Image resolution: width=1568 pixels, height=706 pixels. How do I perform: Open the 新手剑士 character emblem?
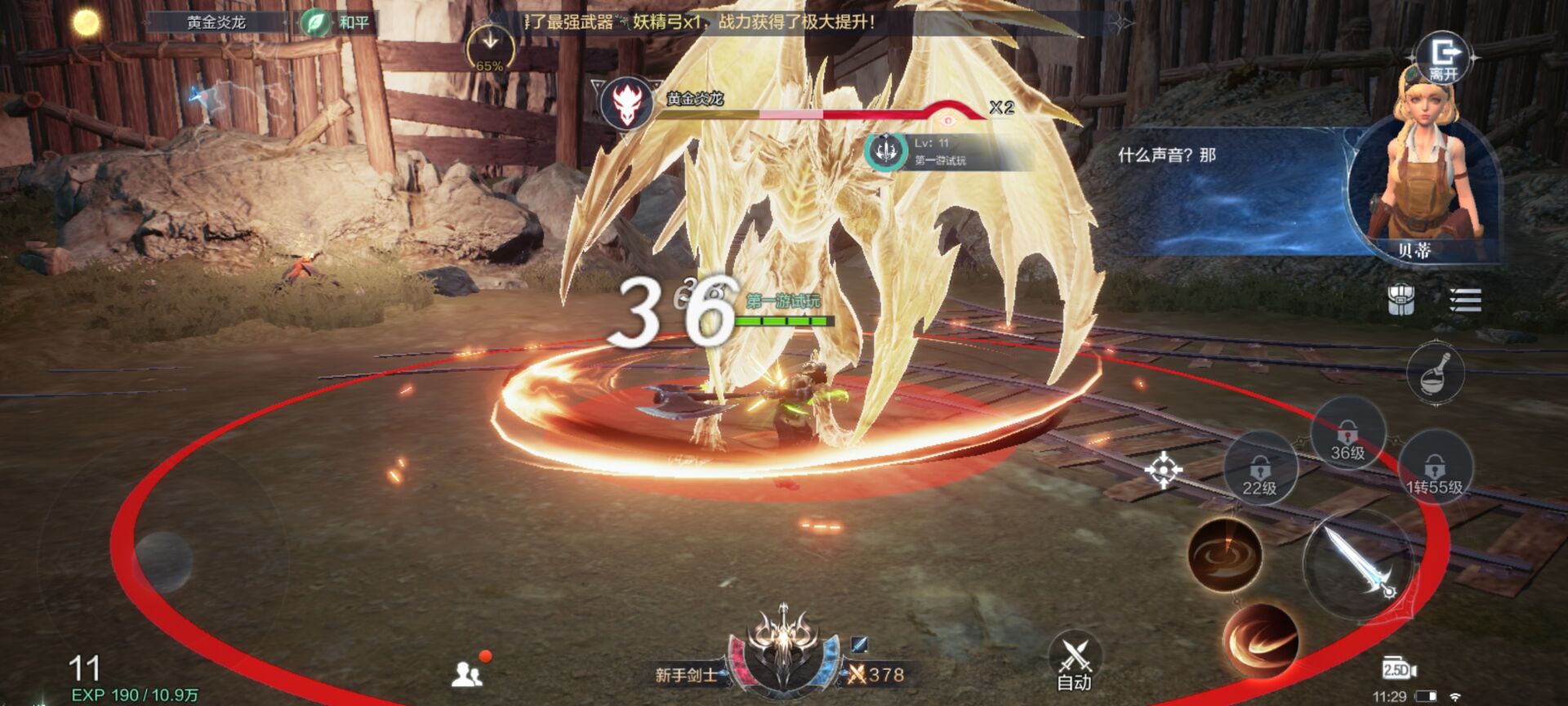[782, 650]
